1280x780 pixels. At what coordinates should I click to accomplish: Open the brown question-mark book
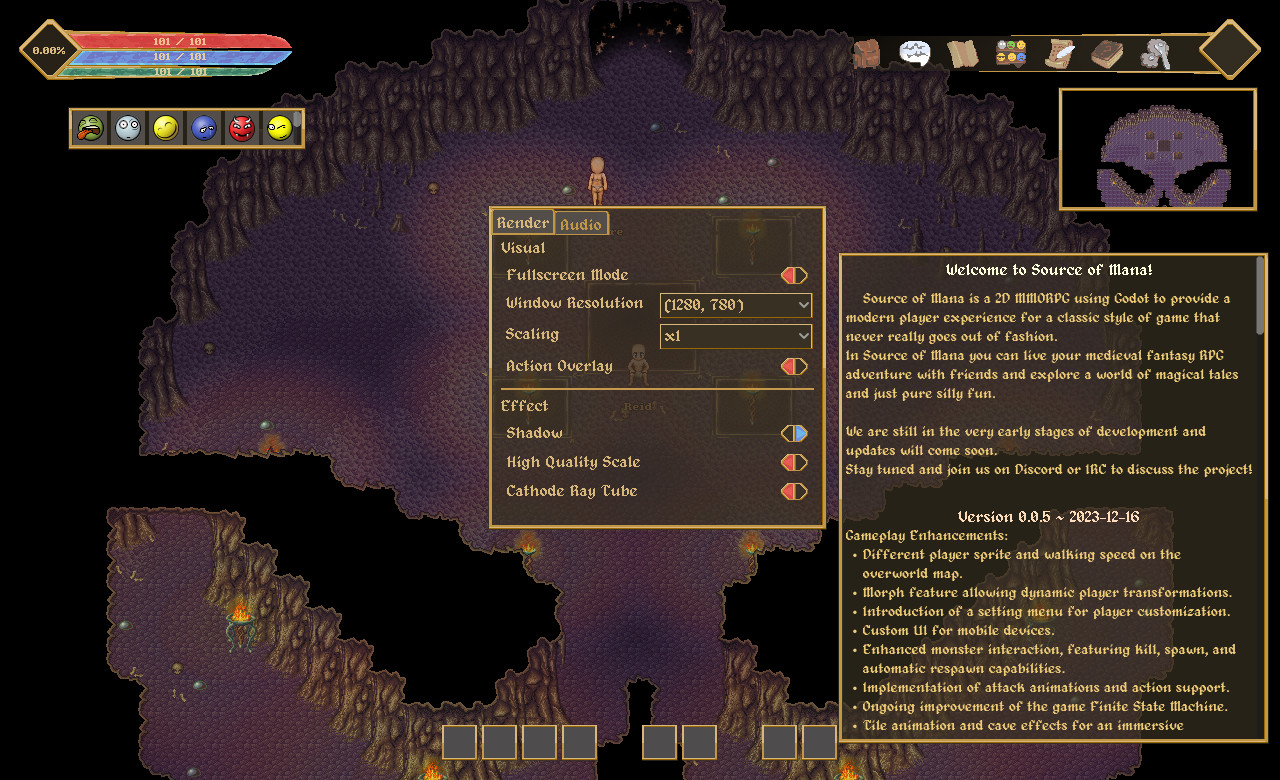pos(1107,54)
